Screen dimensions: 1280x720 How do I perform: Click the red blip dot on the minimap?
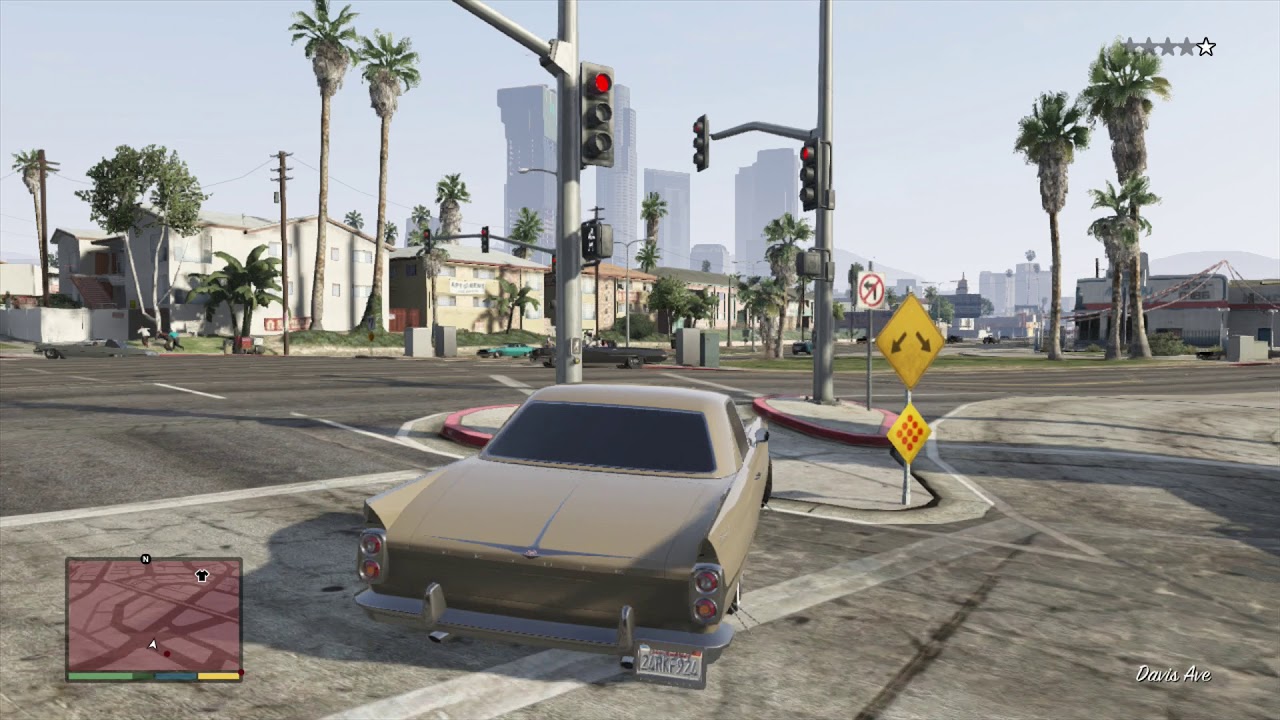pos(167,653)
